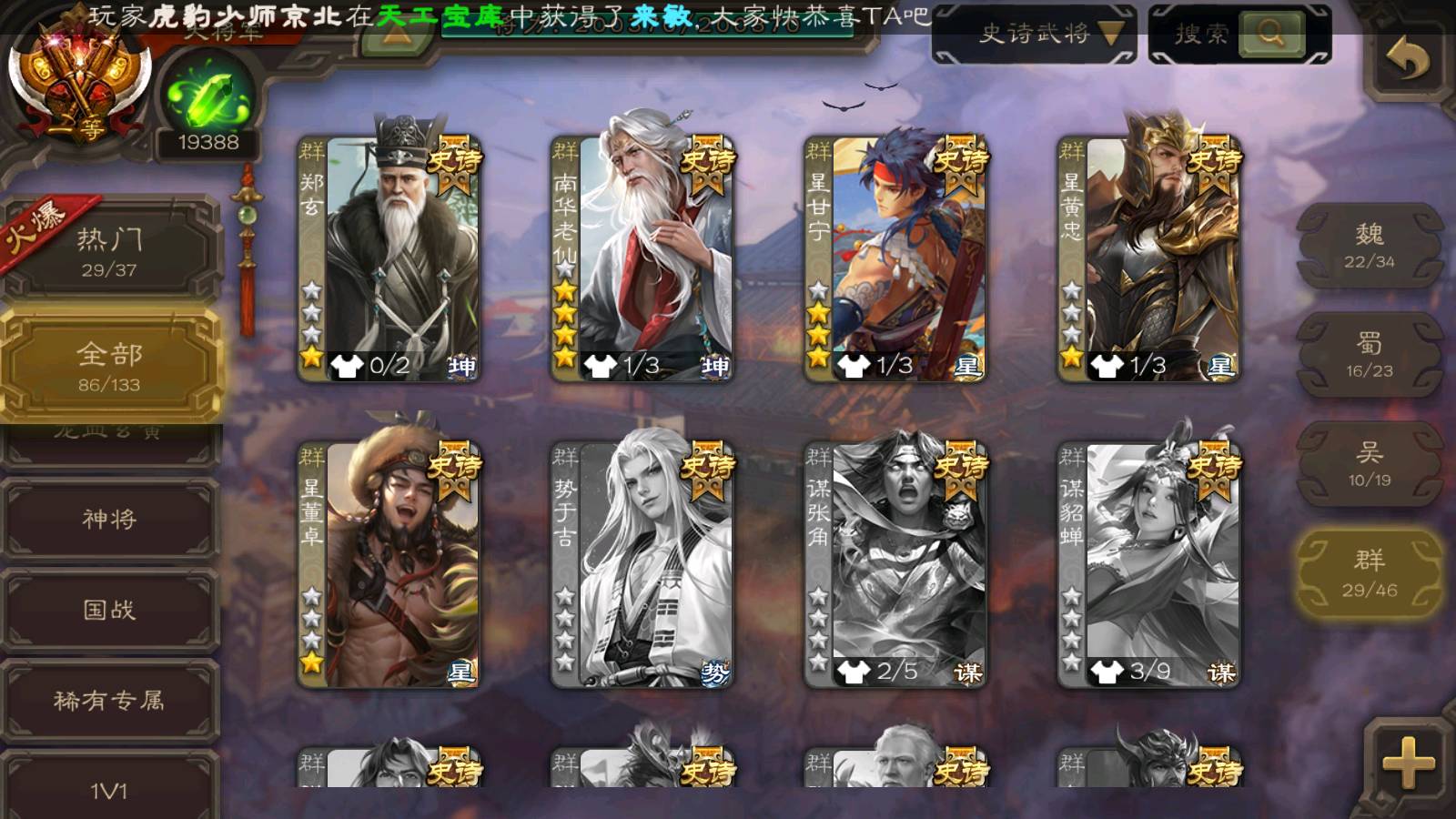Open the 星董卓 hero card

(x=389, y=564)
